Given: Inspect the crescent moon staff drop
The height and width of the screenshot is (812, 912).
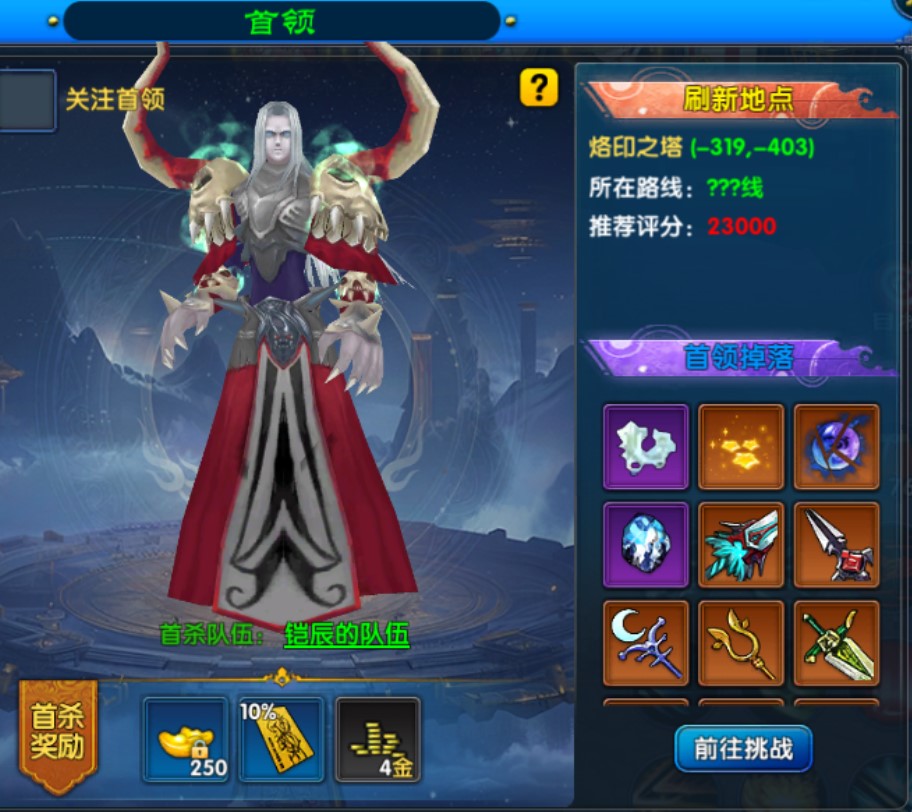Looking at the screenshot, I should 646,643.
